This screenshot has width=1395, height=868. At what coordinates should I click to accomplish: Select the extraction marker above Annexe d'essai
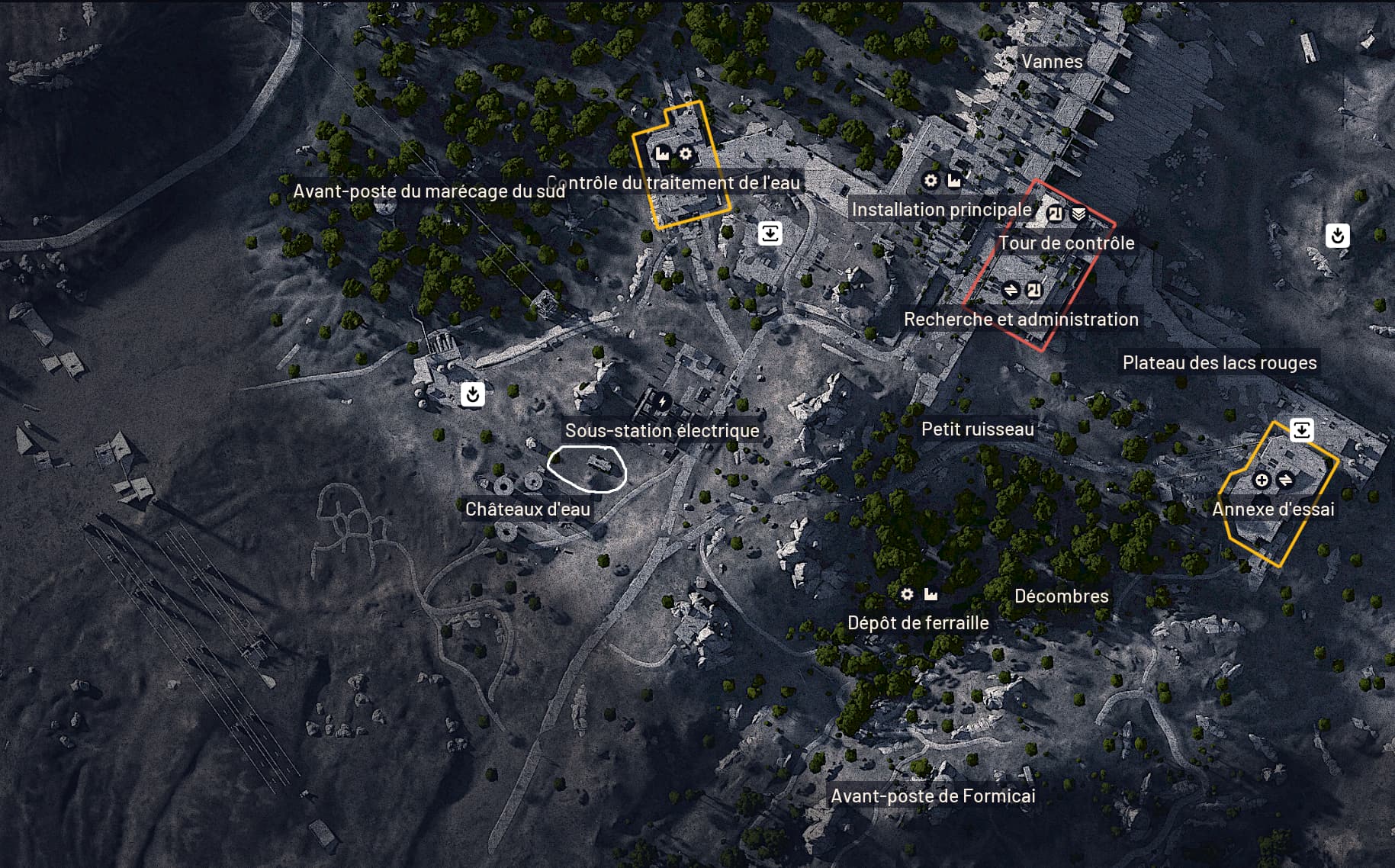(x=1301, y=430)
